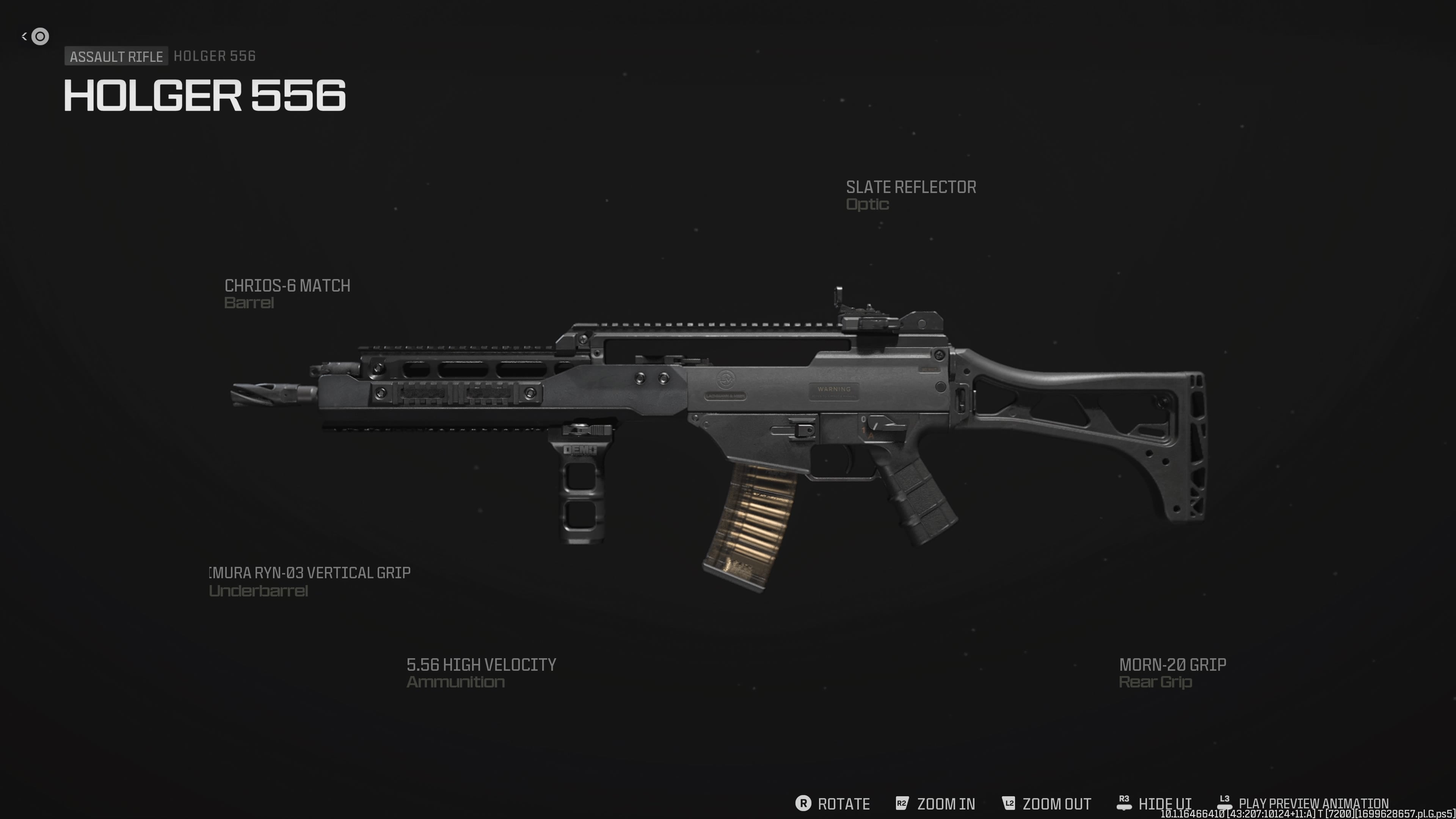Viewport: 1456px width, 819px height.
Task: Click the circular back icon at top left
Action: (x=39, y=36)
